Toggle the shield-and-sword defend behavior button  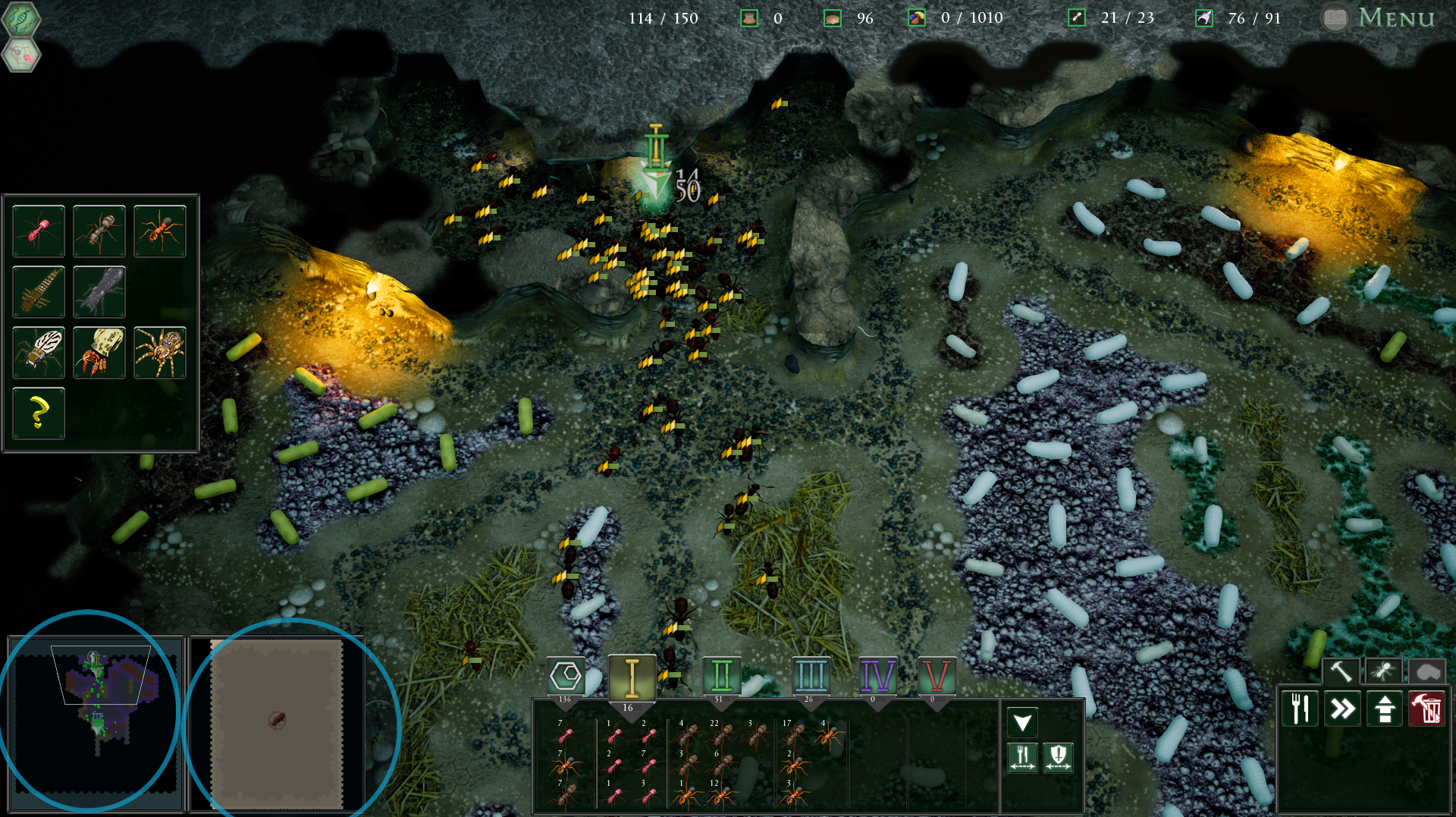click(x=1058, y=756)
